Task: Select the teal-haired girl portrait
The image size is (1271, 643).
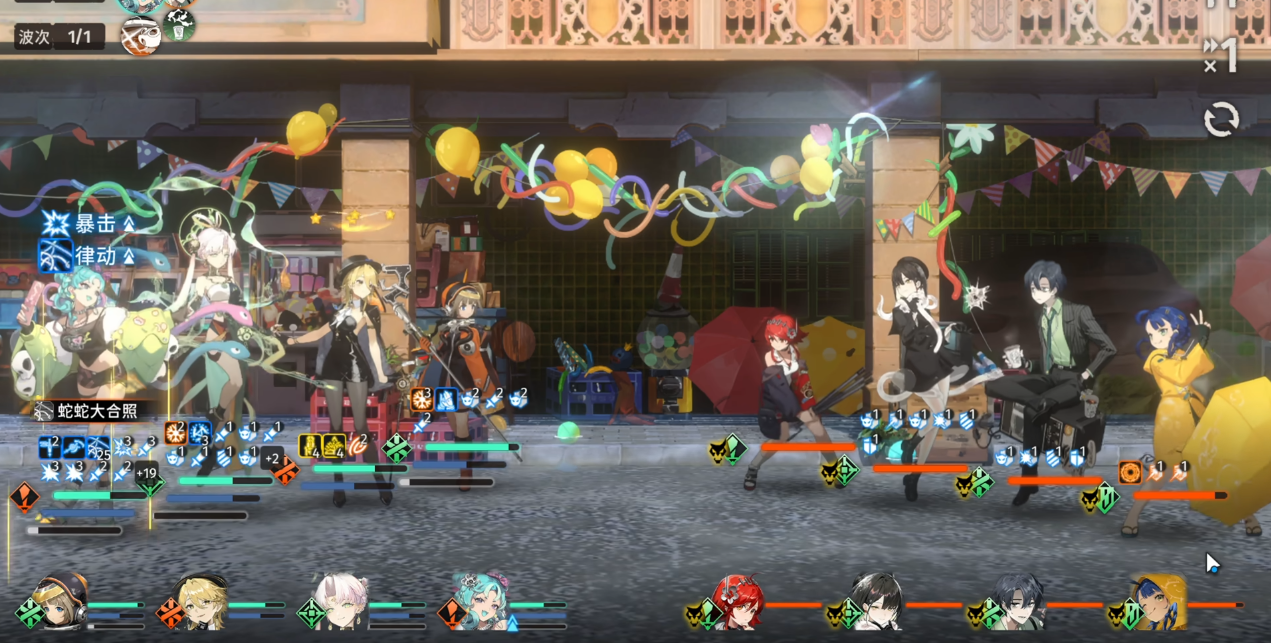Action: tap(483, 602)
